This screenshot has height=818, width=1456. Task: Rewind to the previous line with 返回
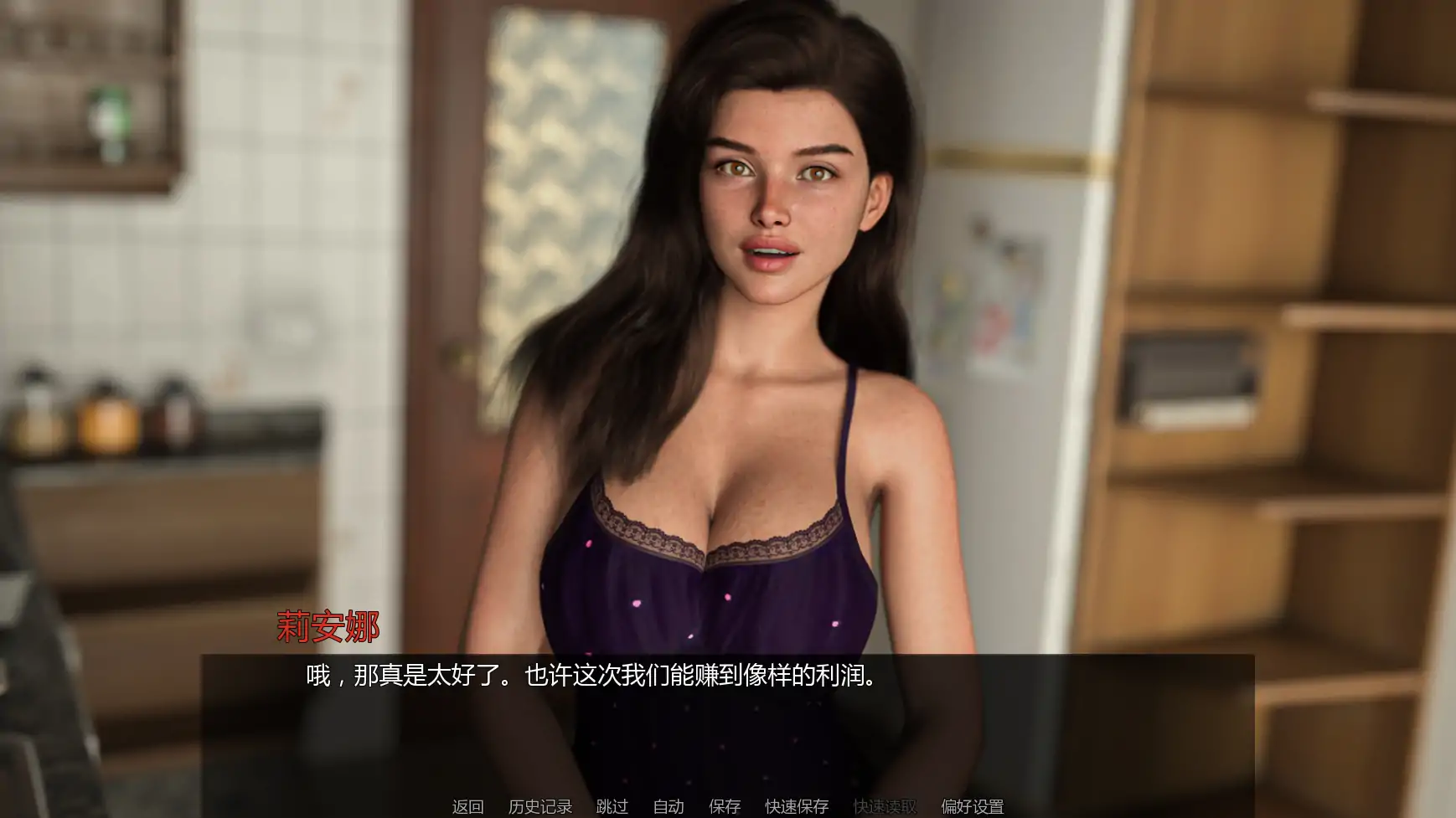(469, 807)
